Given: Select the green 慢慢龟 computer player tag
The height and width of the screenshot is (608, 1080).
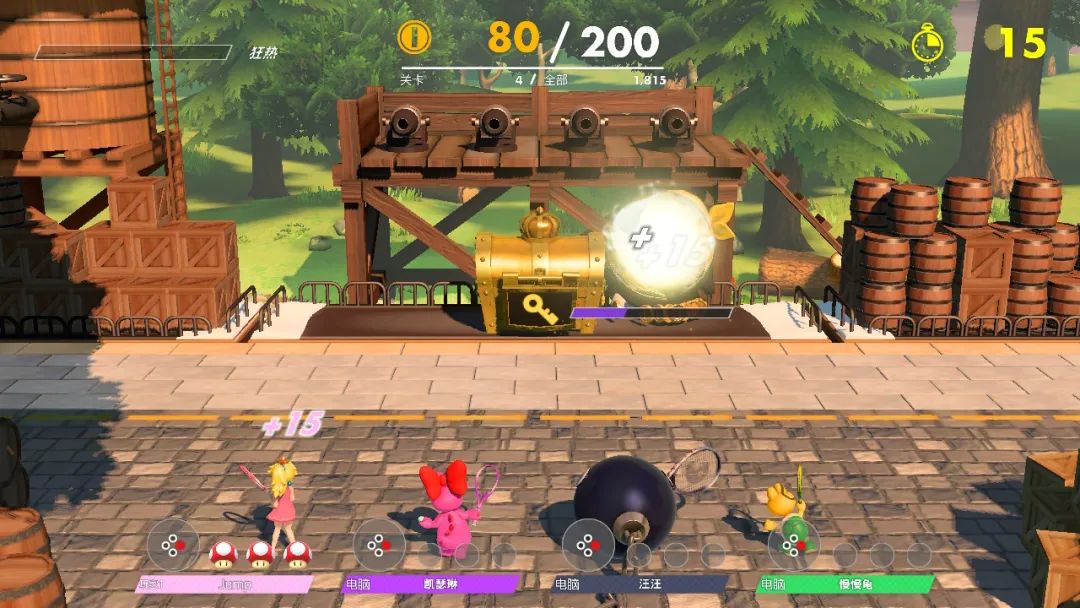Looking at the screenshot, I should (x=846, y=584).
